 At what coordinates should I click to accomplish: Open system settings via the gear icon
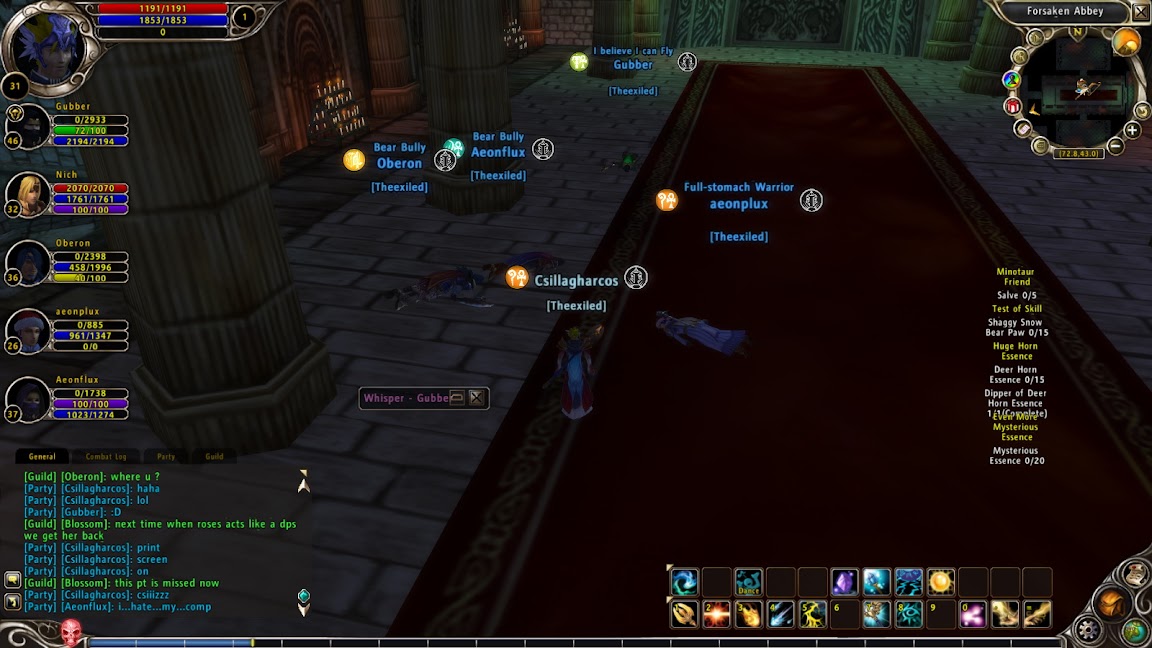pos(1087,630)
